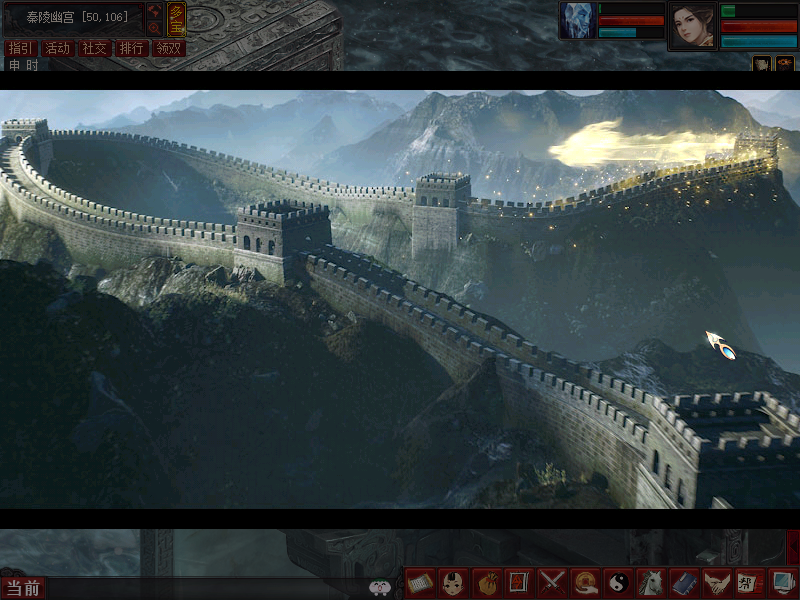Open the scroll icon in the toolbar

pos(421,582)
